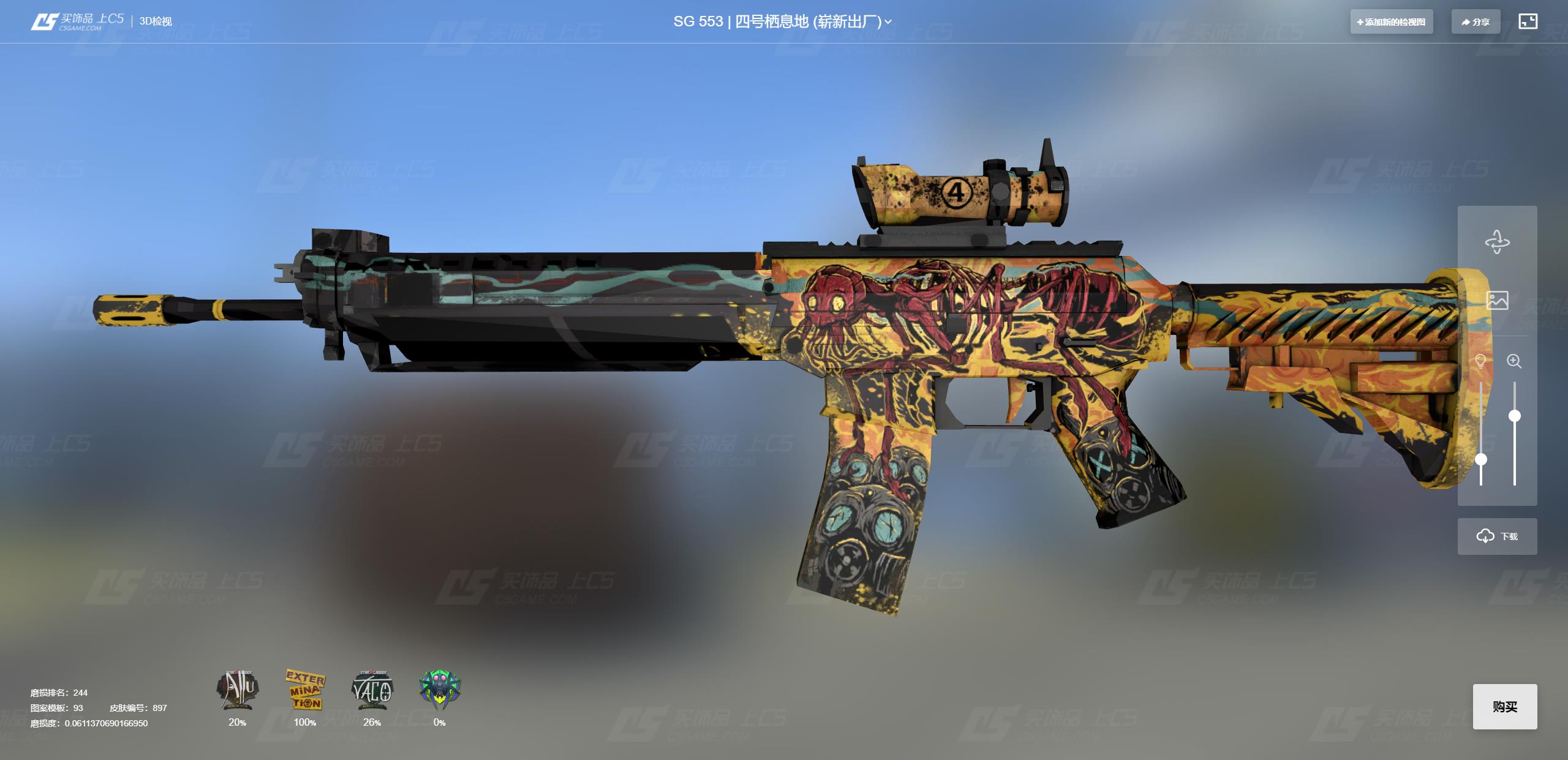The width and height of the screenshot is (1568, 760).
Task: Activate the 3D rotate view icon
Action: (x=1497, y=242)
